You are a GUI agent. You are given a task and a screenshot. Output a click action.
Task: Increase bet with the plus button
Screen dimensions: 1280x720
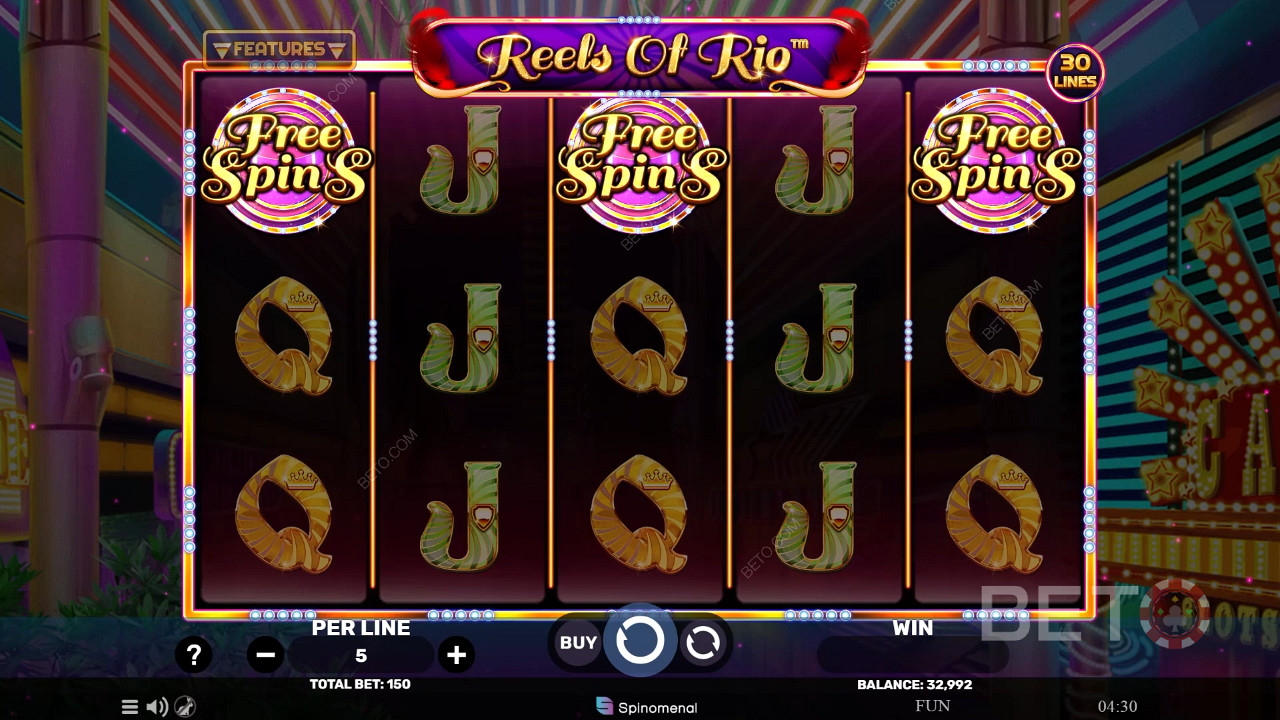[457, 655]
